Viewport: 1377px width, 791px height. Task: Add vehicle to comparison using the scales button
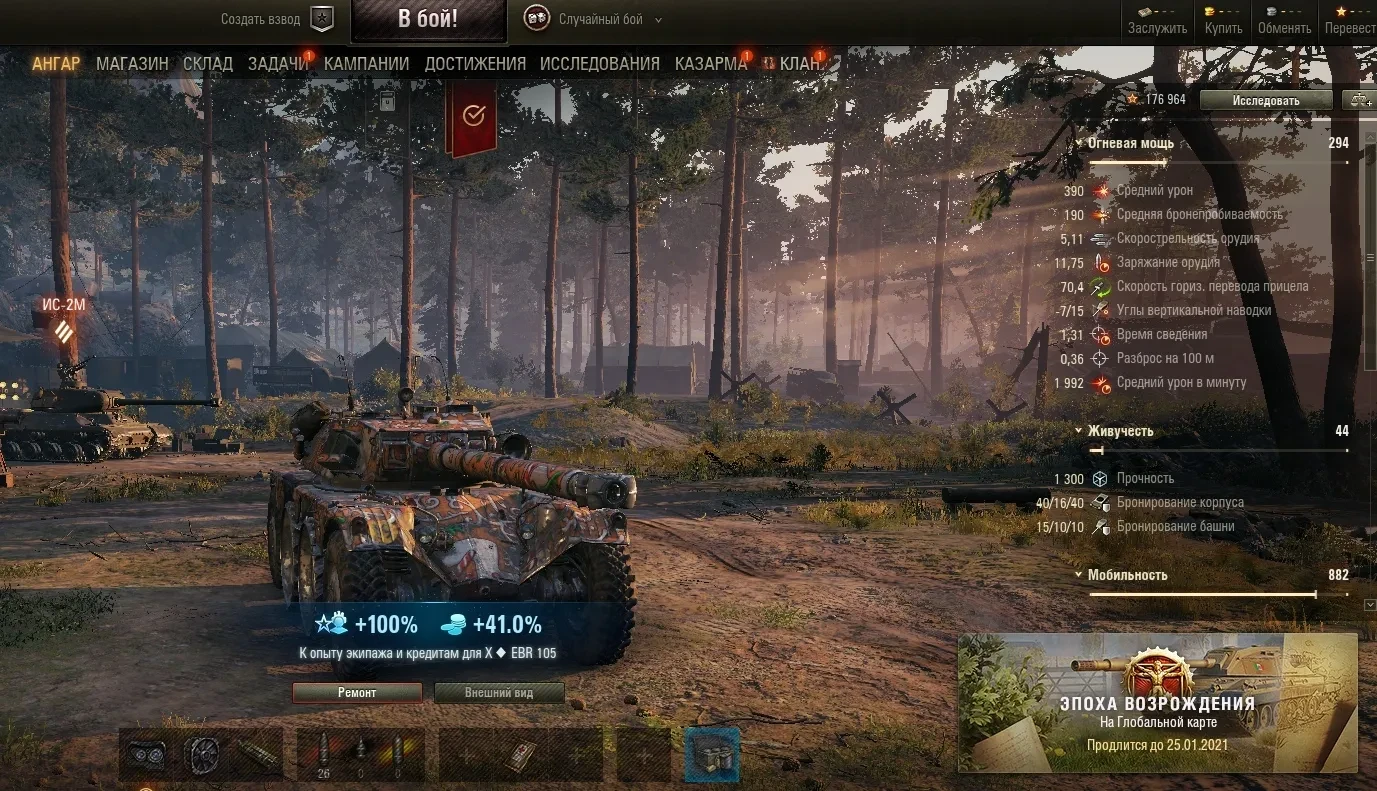[1360, 100]
